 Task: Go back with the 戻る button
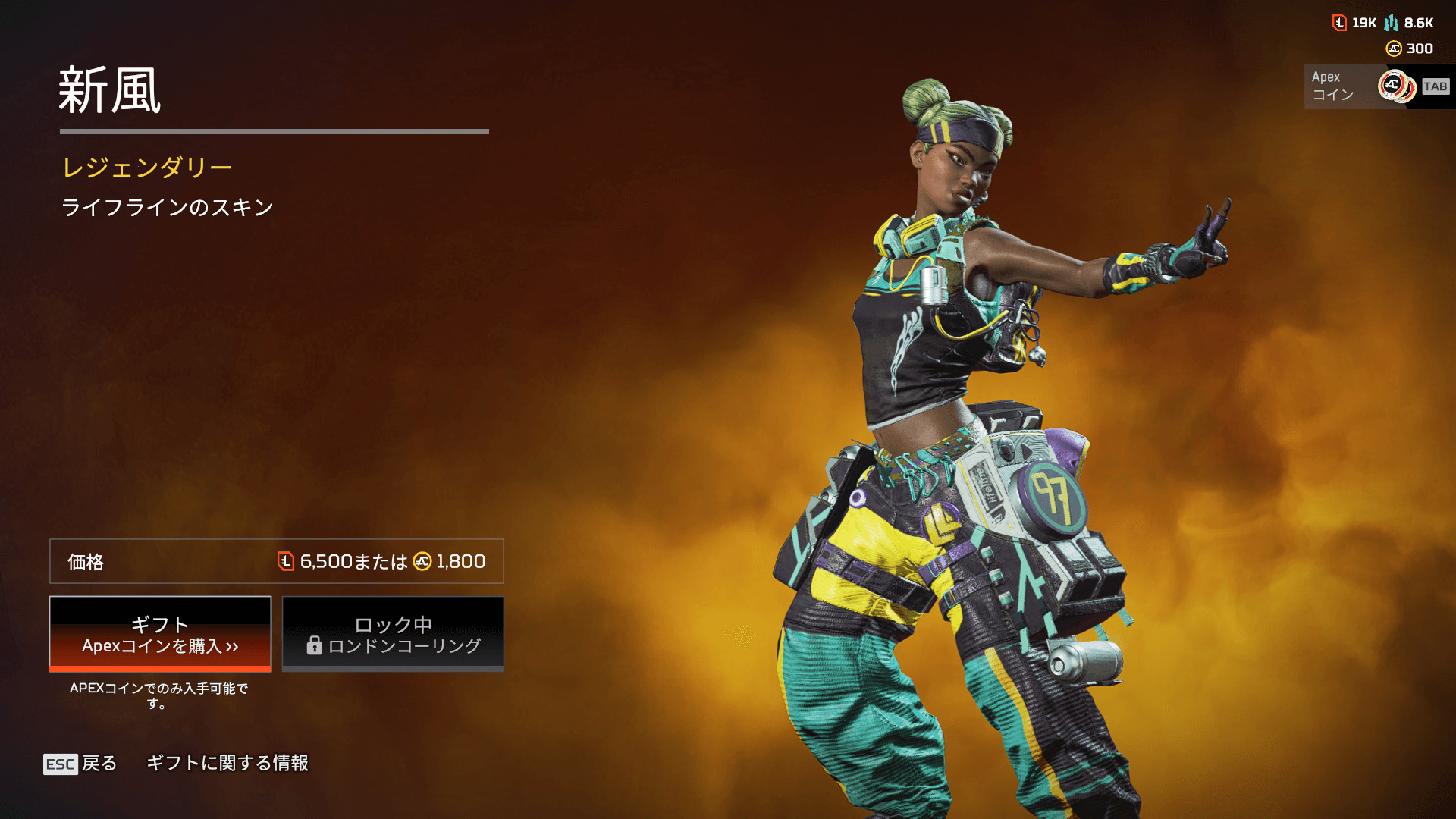pos(81,763)
